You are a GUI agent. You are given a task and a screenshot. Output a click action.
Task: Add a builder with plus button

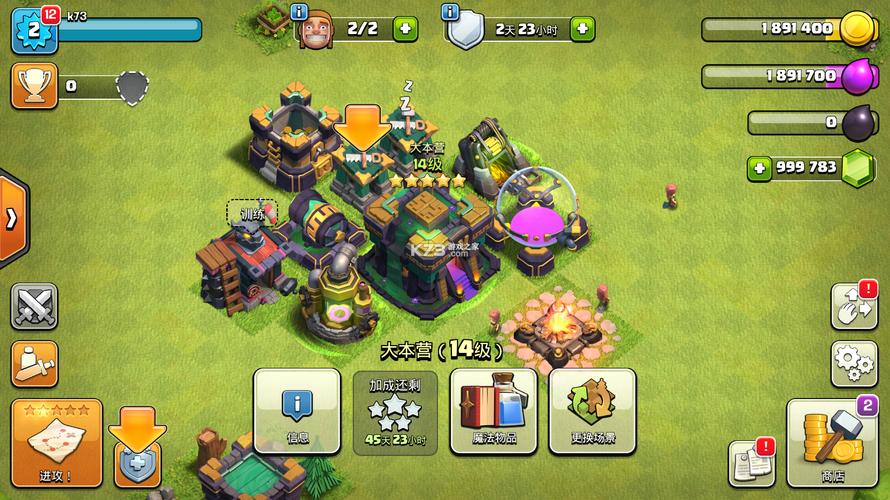coord(405,29)
